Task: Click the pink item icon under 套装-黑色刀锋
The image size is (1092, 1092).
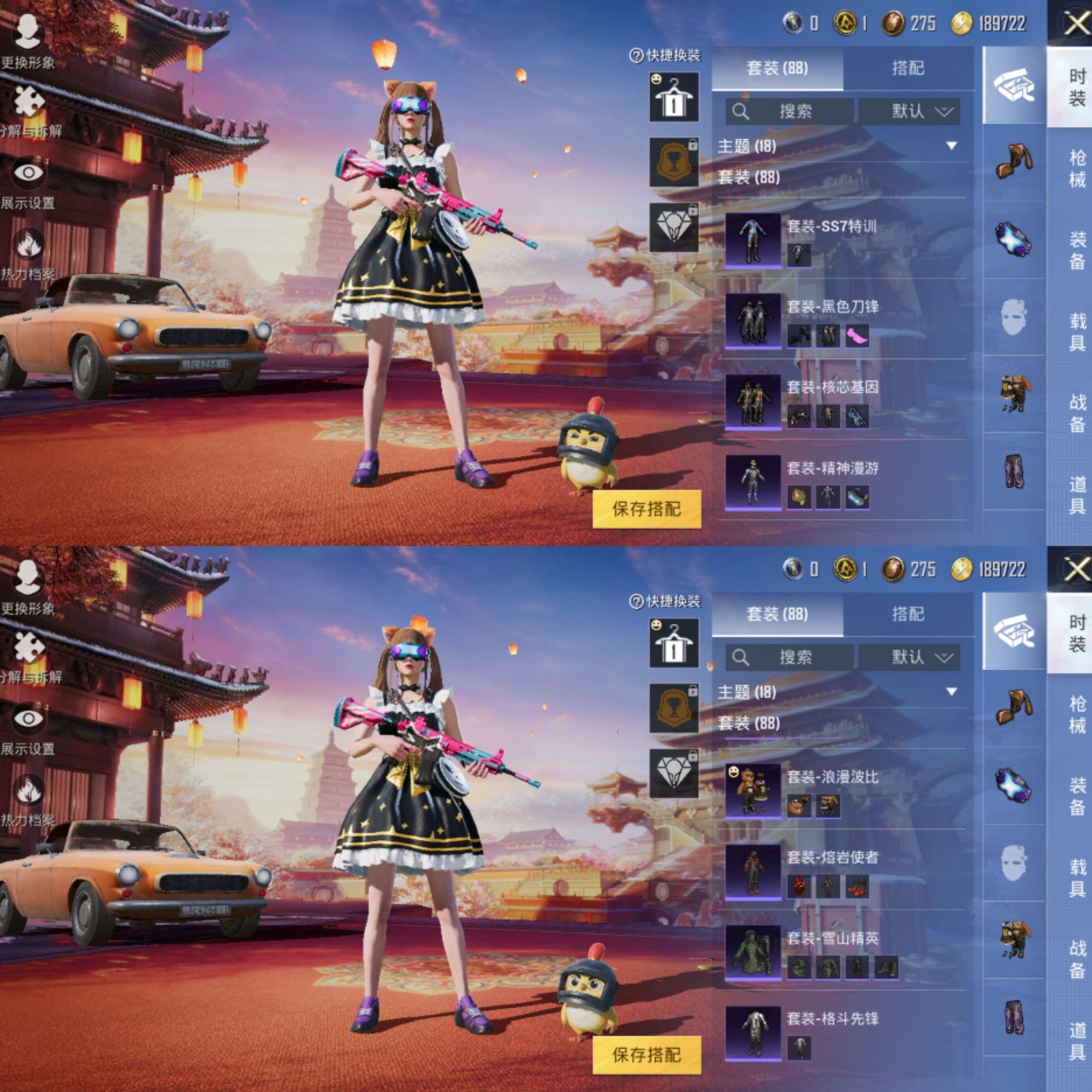Action: [857, 336]
